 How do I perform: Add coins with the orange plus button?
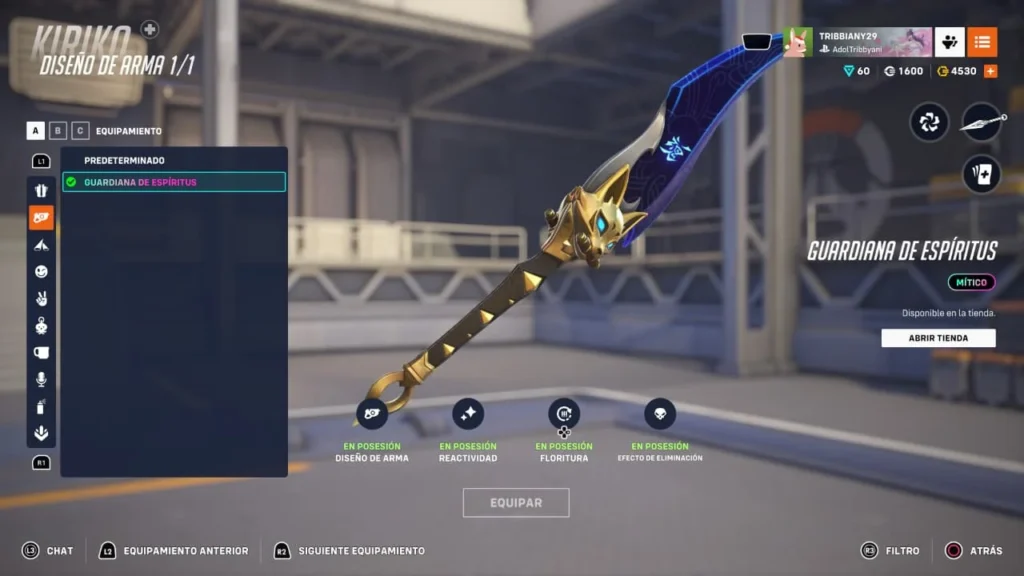click(991, 71)
